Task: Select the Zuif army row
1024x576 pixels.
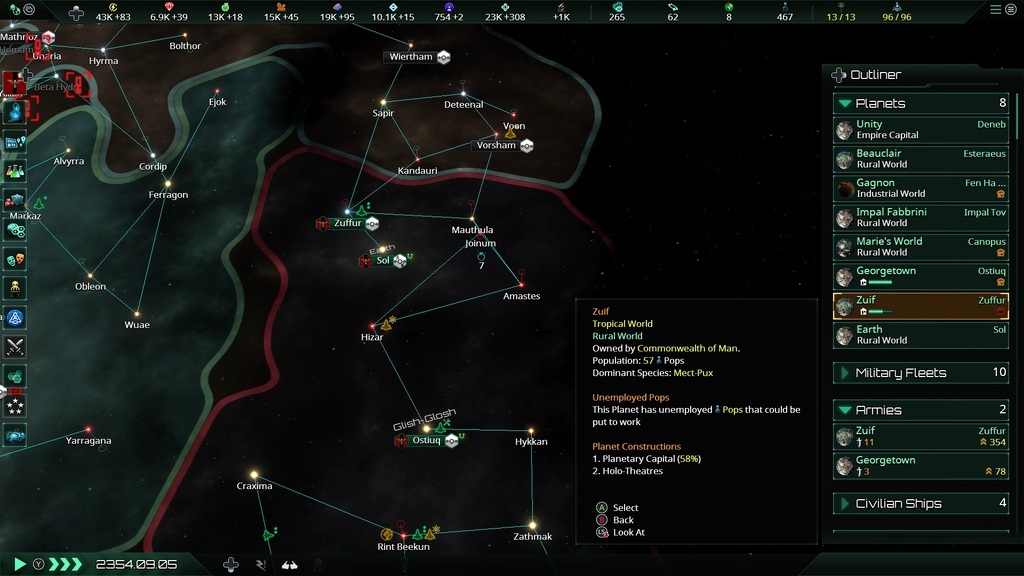Action: click(x=920, y=436)
